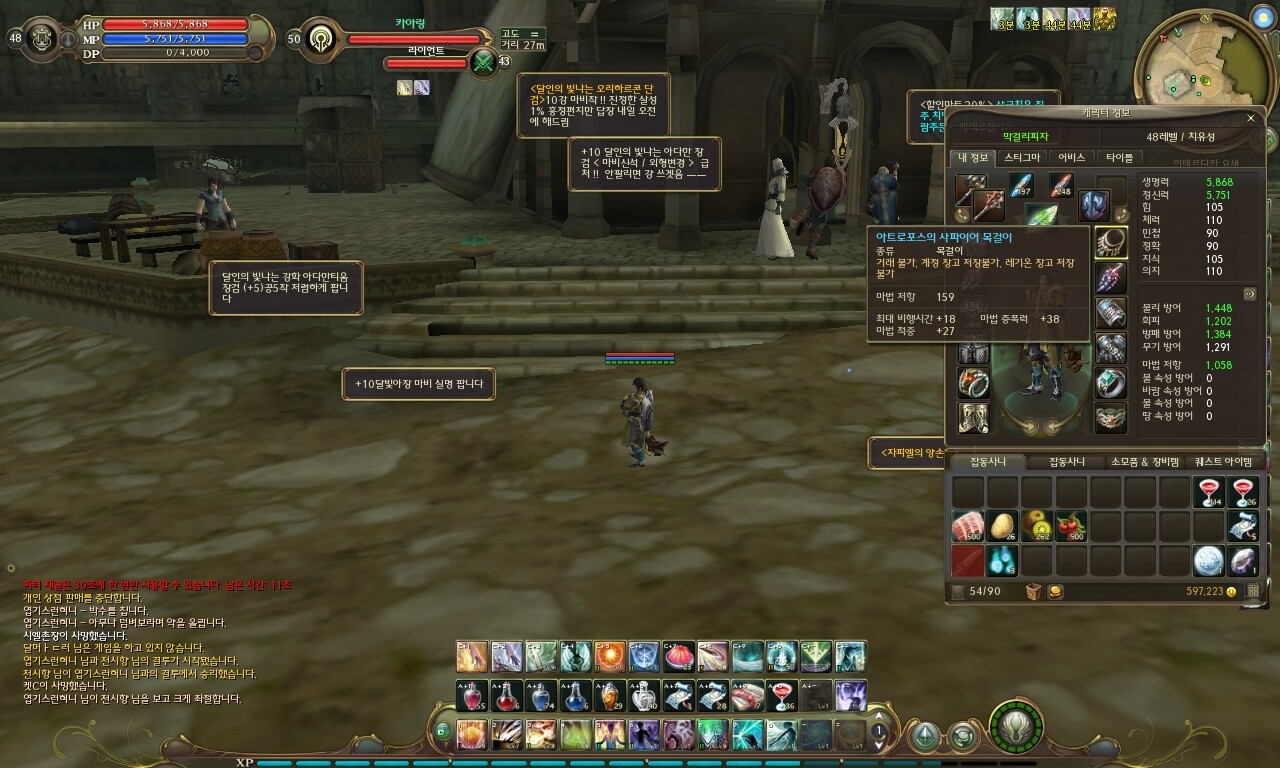Use the red cocktail glass item on hotbar

[780, 695]
